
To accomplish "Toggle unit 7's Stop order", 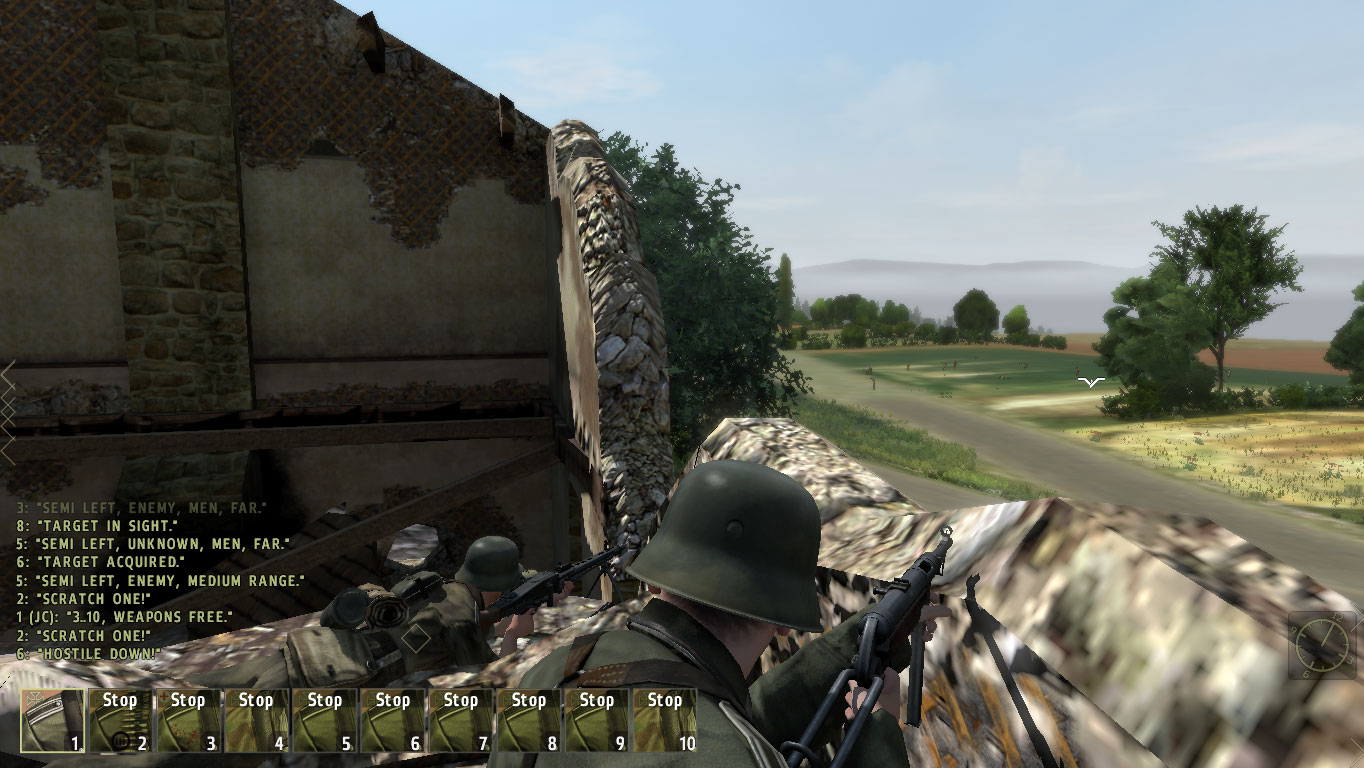I will [460, 700].
